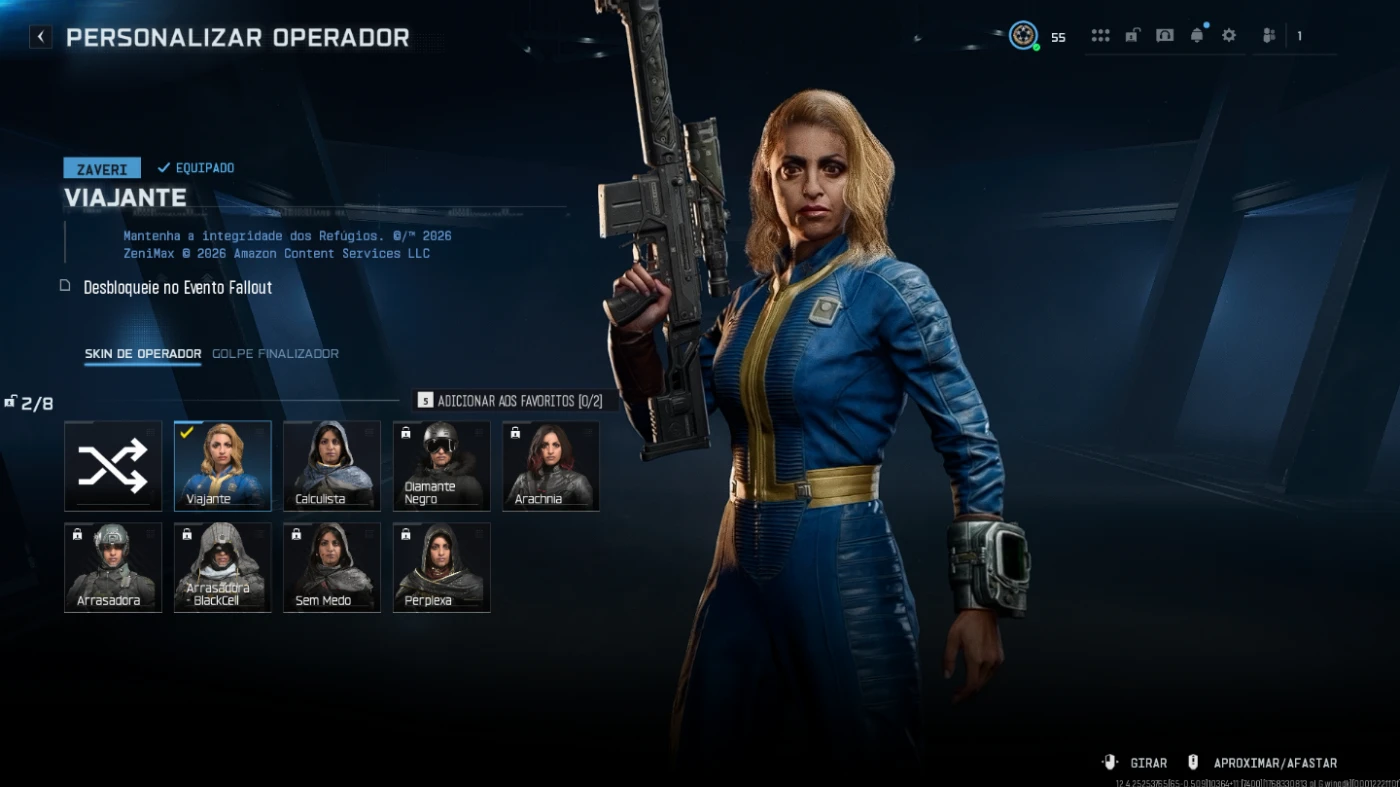Pick the Calculista skin thumbnail
This screenshot has width=1400, height=787.
(x=332, y=466)
